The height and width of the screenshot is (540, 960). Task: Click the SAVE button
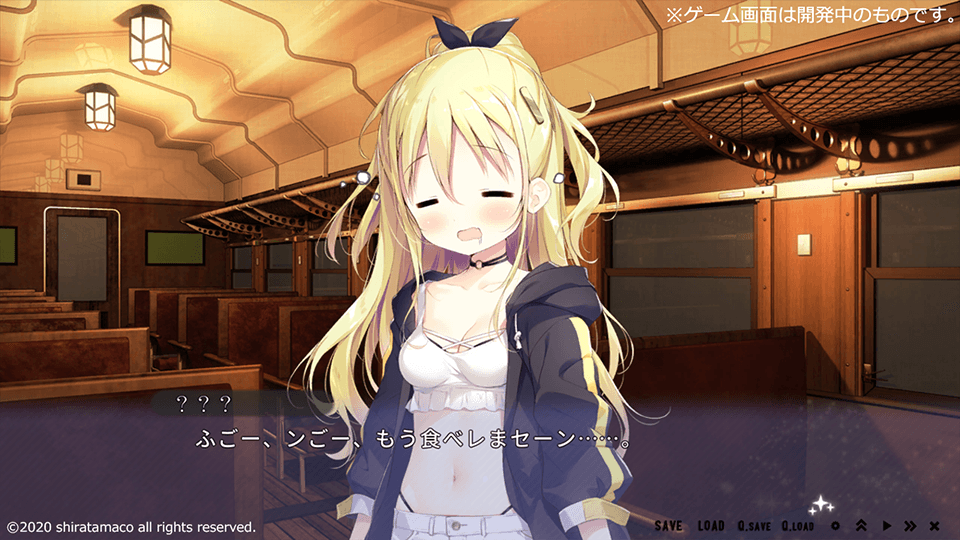(669, 526)
